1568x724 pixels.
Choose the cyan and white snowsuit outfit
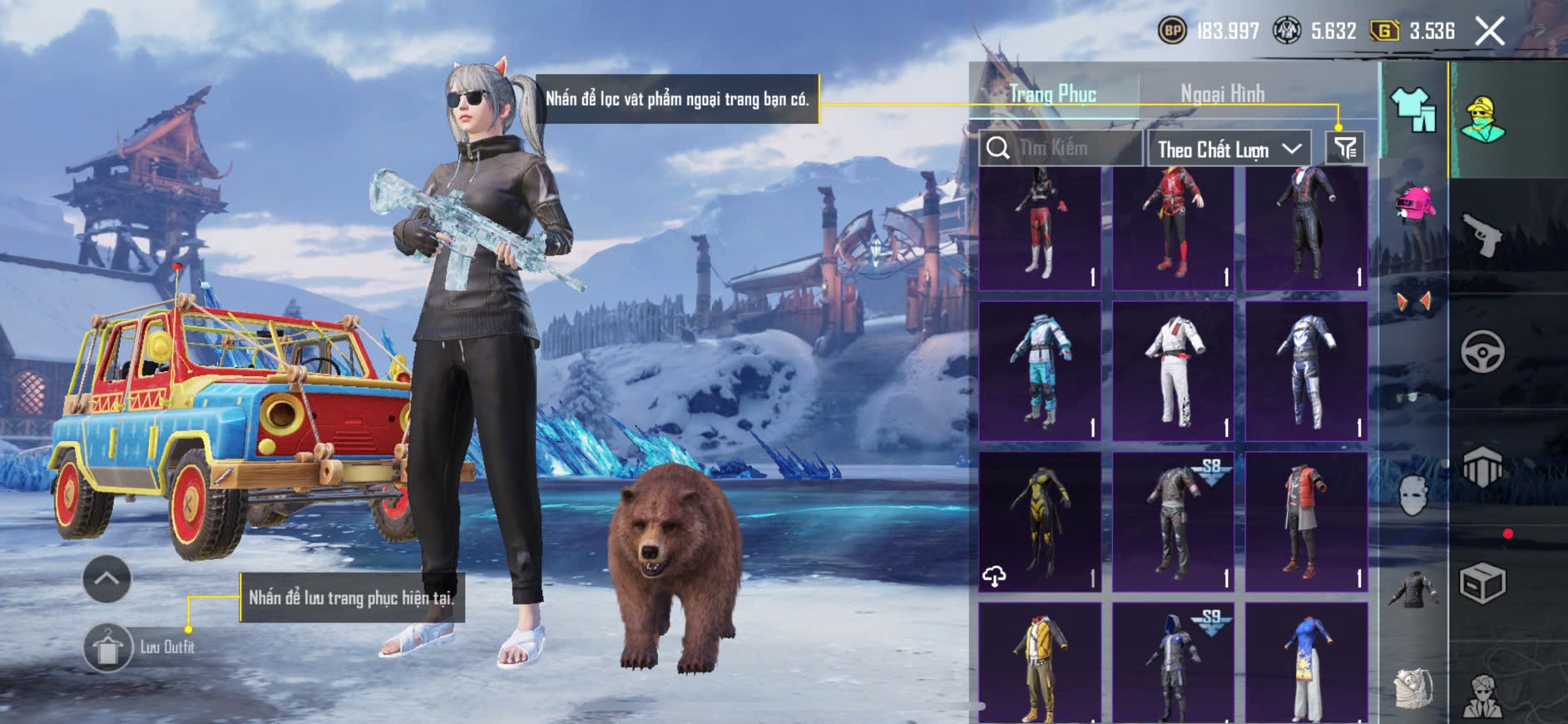coord(1040,371)
